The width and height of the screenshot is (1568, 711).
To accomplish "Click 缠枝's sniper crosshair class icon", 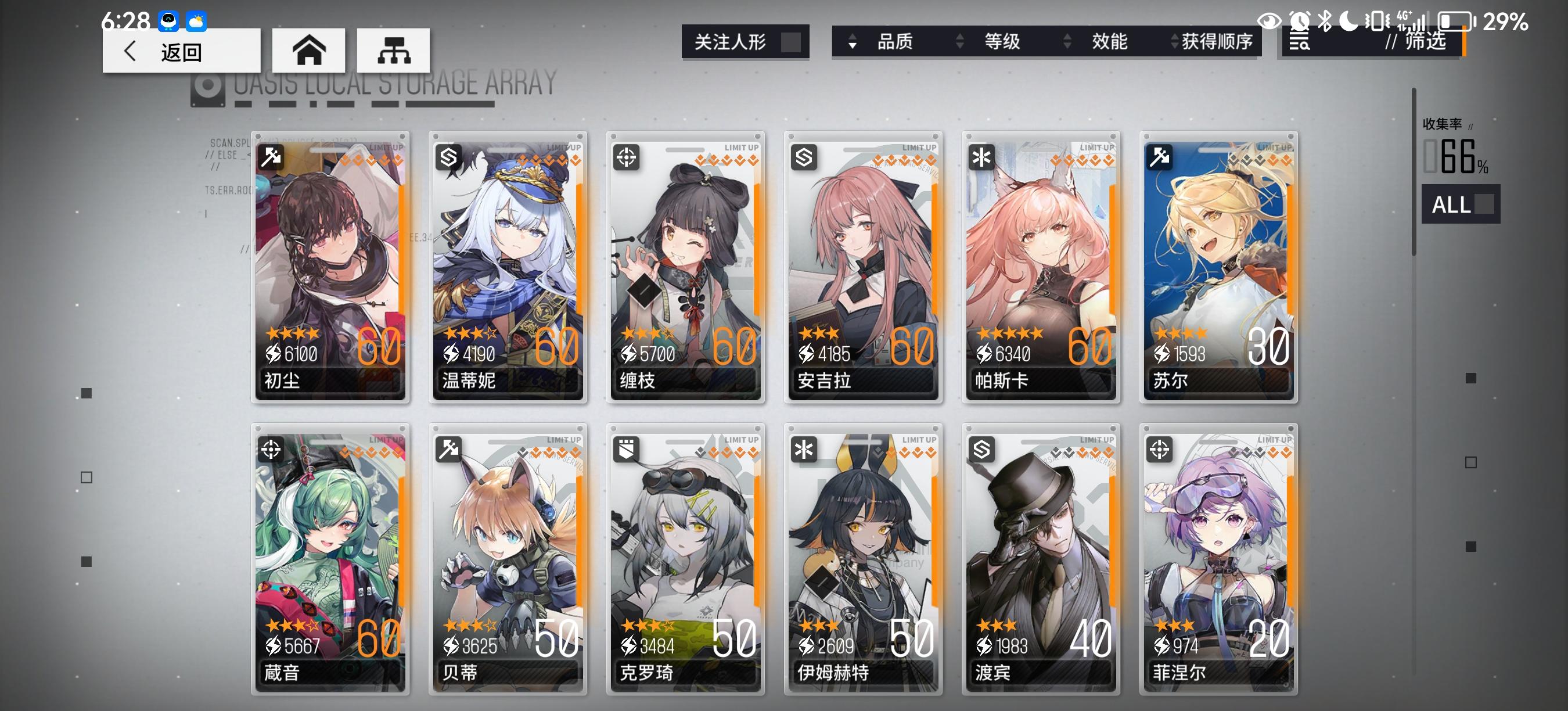I will 627,156.
